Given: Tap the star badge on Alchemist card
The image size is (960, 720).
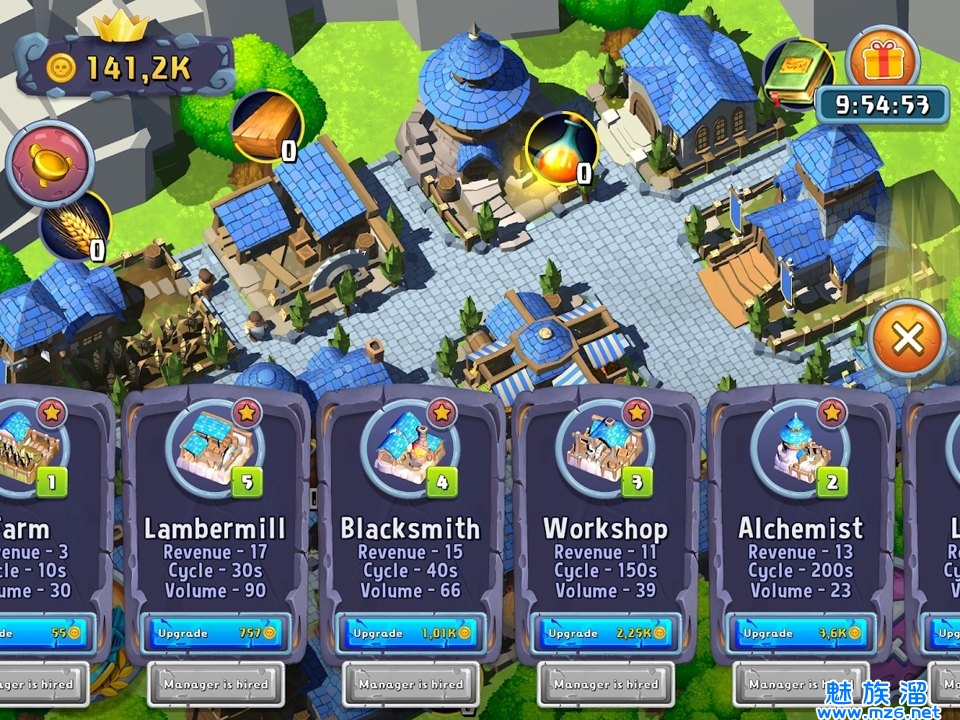Looking at the screenshot, I should click(x=832, y=411).
